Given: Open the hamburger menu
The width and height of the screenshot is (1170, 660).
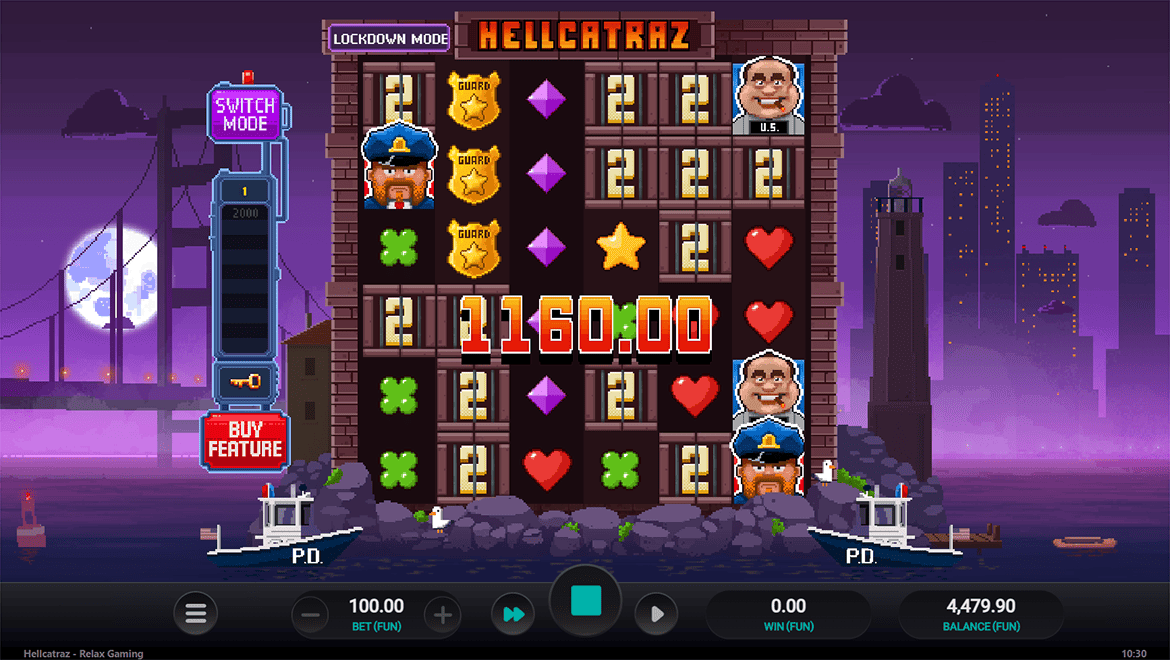Looking at the screenshot, I should (196, 614).
